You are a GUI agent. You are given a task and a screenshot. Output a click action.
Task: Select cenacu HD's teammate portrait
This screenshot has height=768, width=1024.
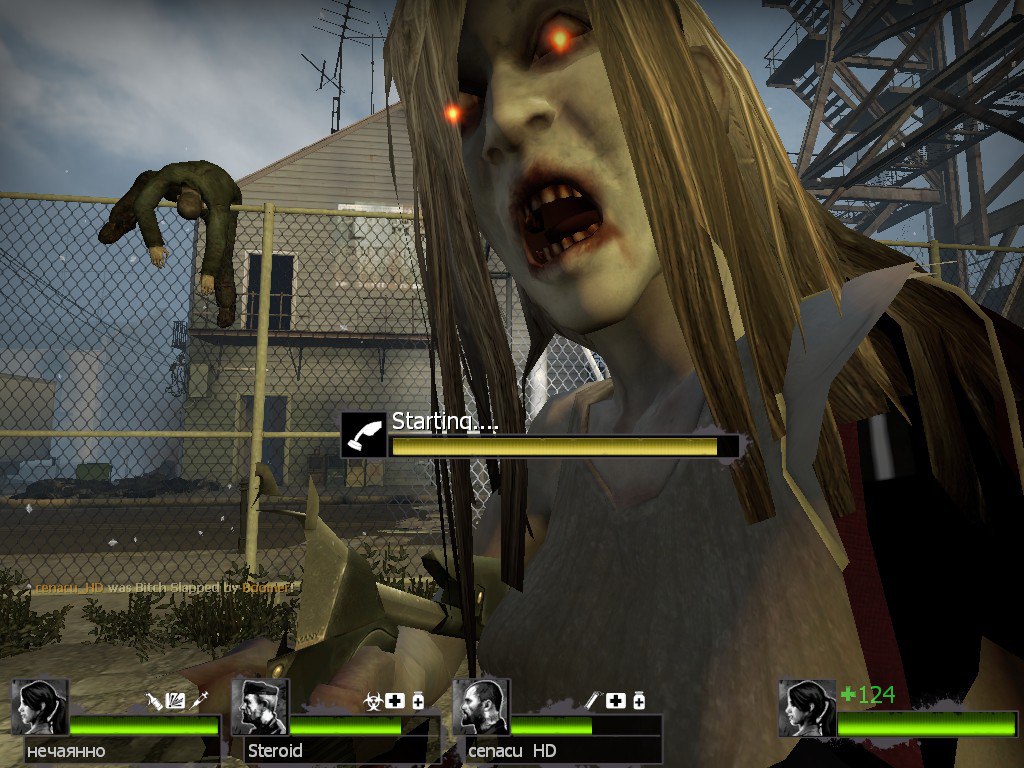click(x=481, y=707)
